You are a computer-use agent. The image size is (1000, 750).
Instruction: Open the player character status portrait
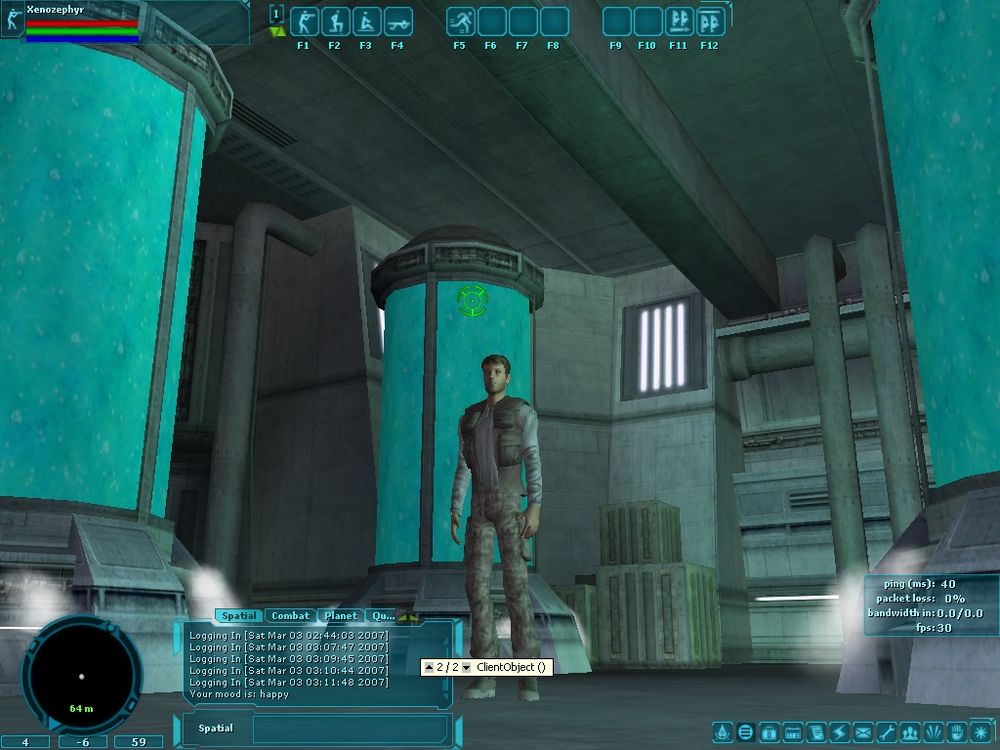pos(14,22)
